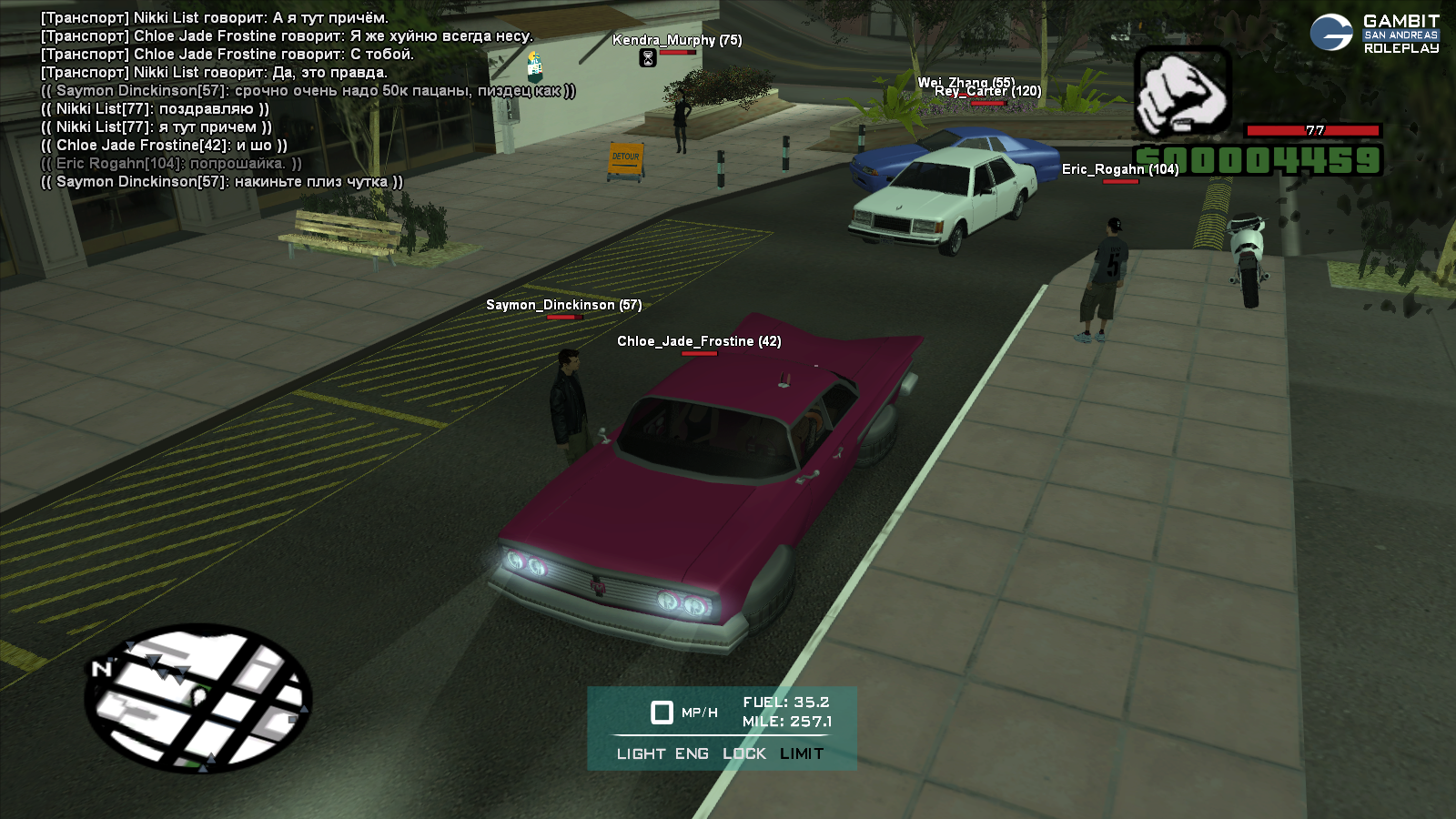Click the circular radar minimap
This screenshot has width=1456, height=819.
pyautogui.click(x=198, y=698)
